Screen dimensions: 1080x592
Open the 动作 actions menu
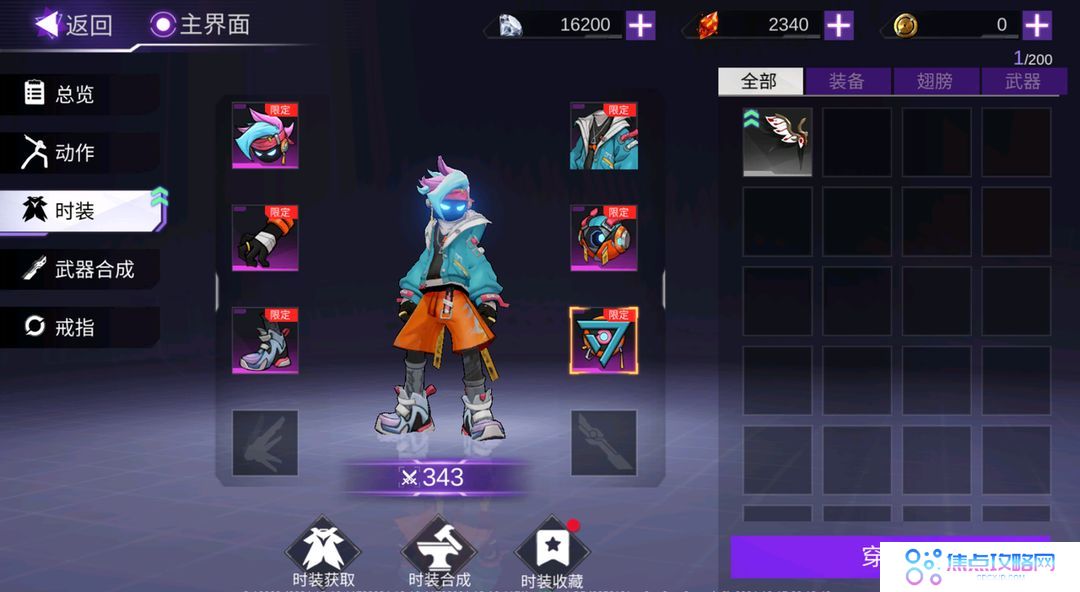78,152
